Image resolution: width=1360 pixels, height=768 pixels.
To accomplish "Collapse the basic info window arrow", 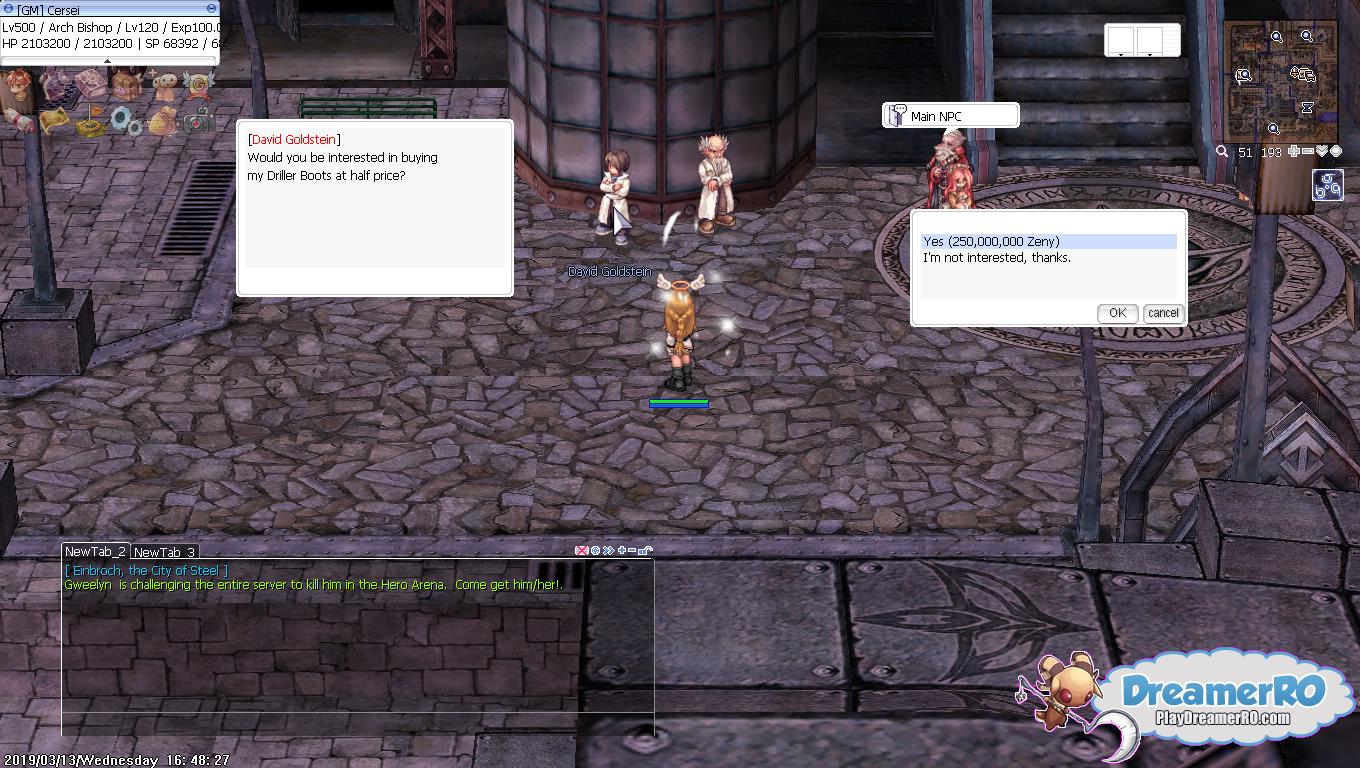I will click(107, 61).
